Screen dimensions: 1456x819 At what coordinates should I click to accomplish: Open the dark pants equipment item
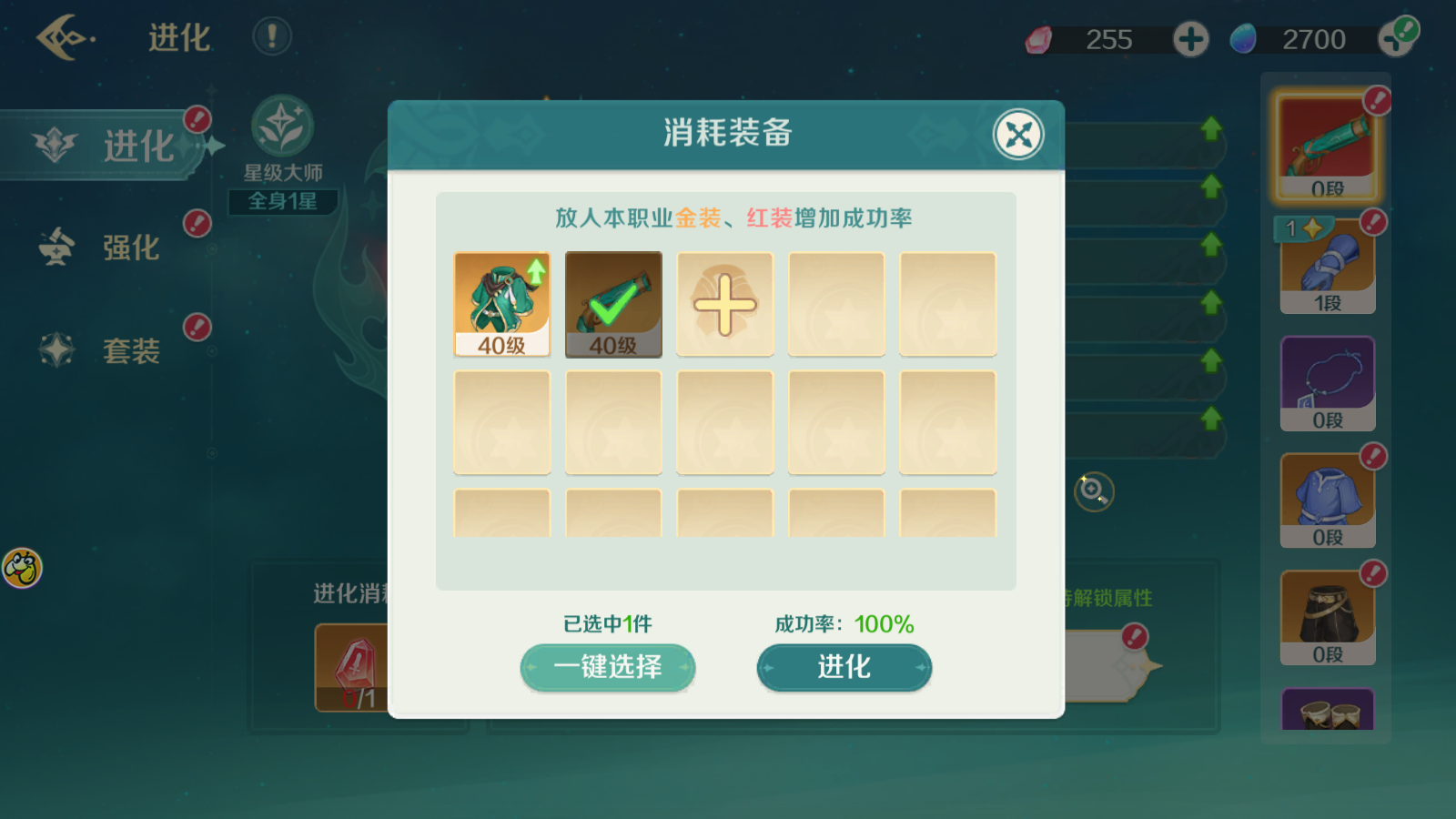point(1326,612)
